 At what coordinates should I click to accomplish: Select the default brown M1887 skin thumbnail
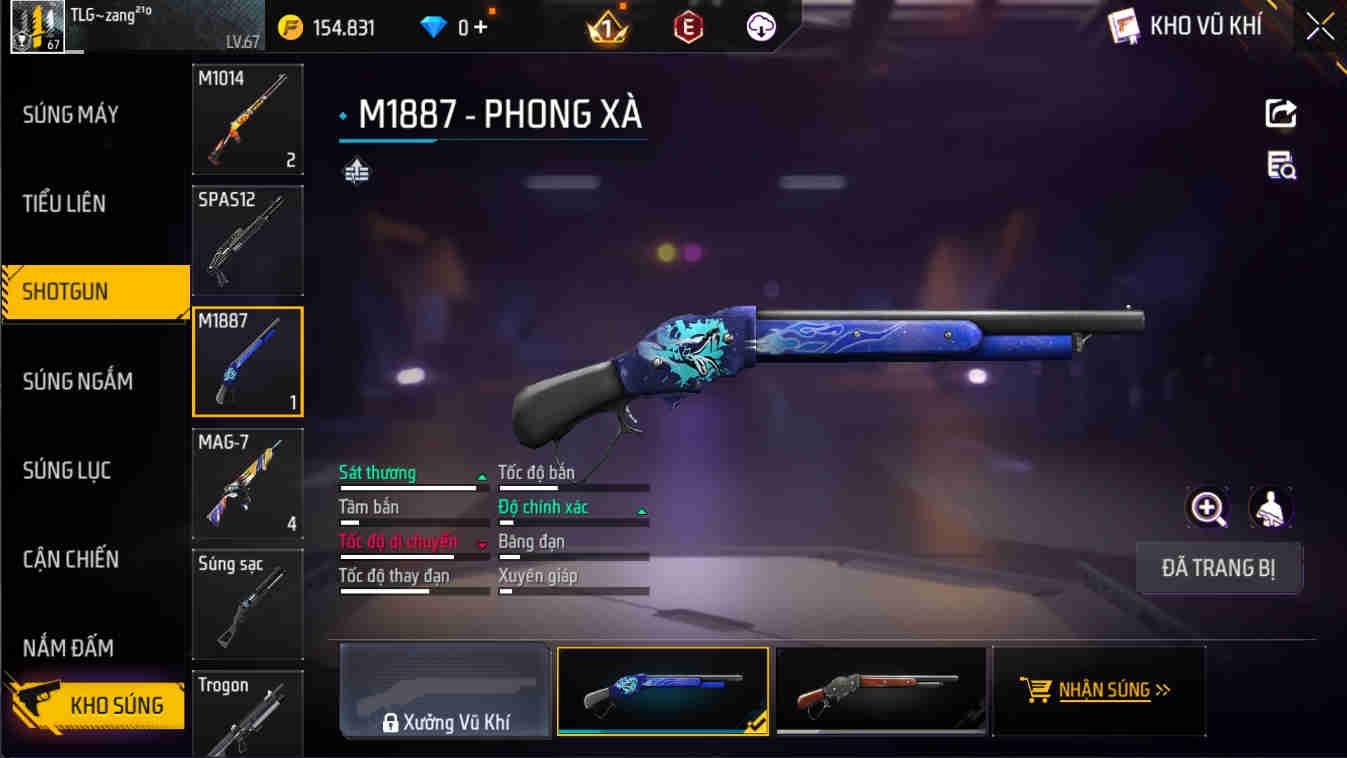[880, 689]
